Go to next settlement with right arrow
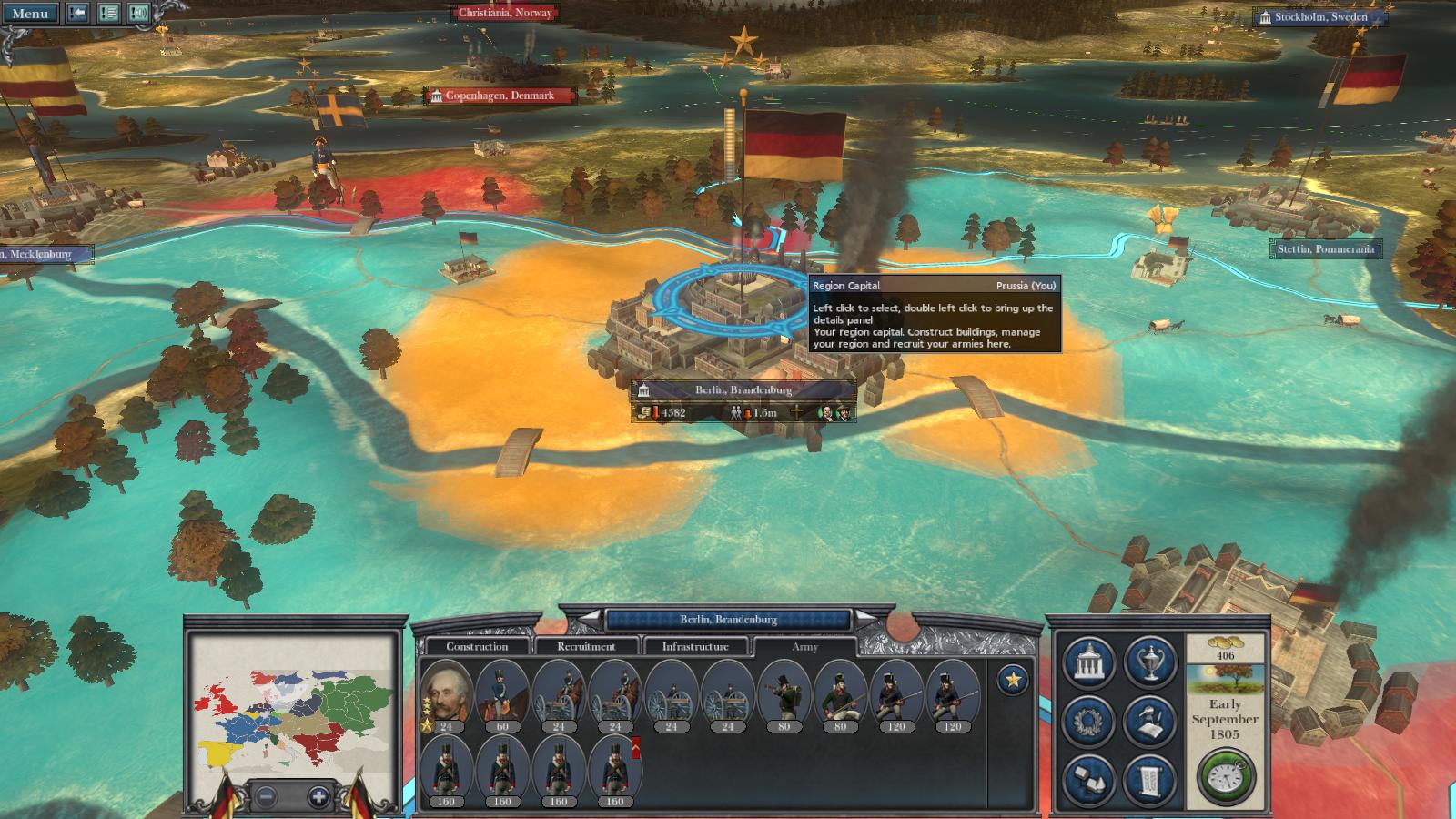The height and width of the screenshot is (819, 1456). (865, 619)
